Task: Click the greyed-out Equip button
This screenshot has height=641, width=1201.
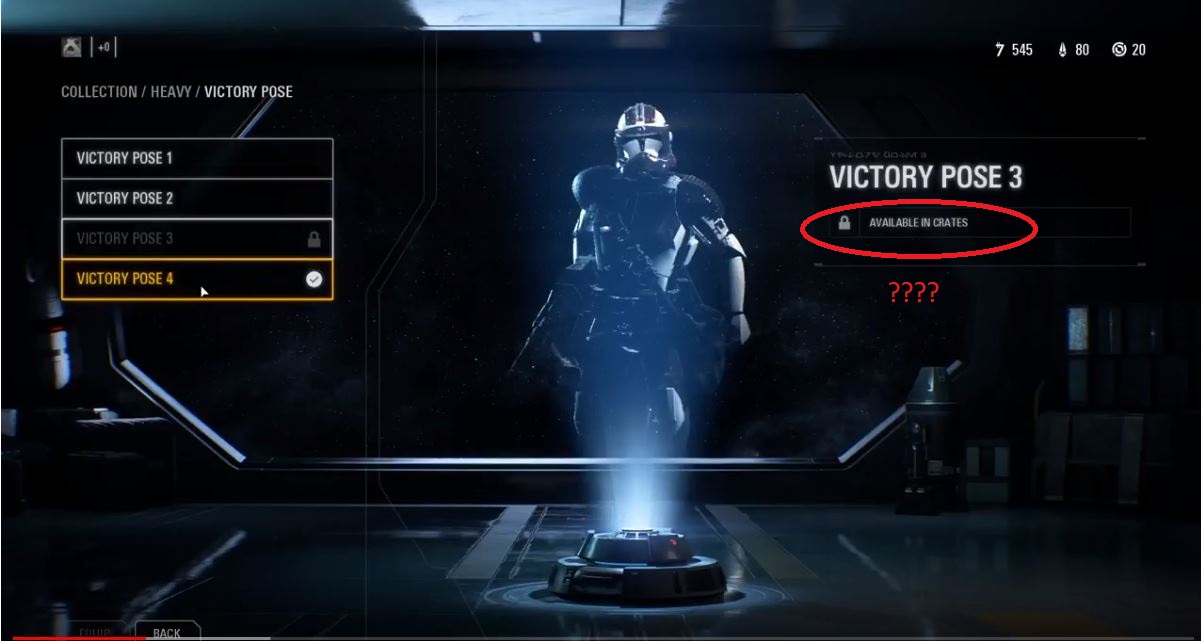Action: coord(96,632)
